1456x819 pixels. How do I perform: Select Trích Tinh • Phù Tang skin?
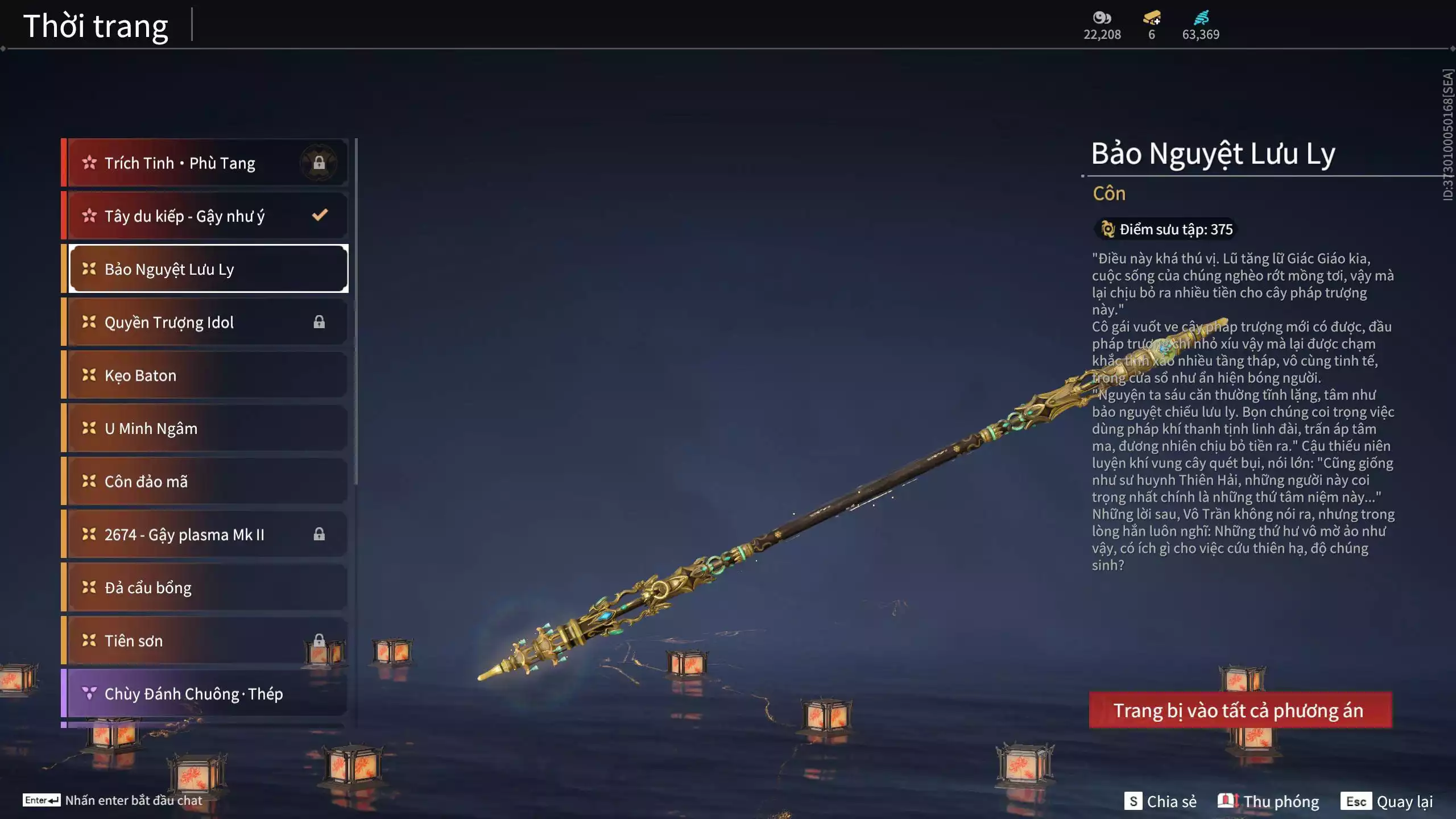click(205, 163)
